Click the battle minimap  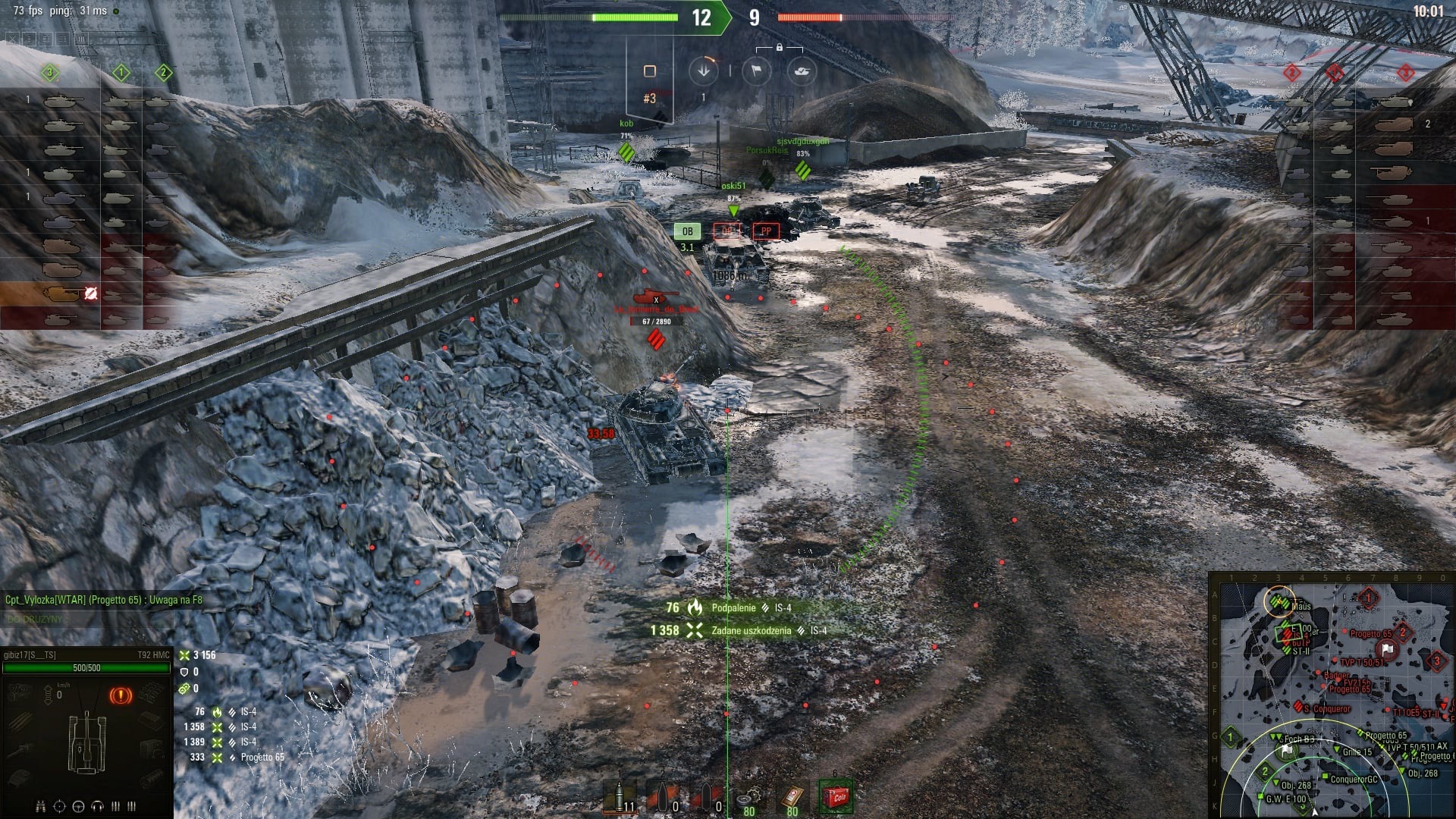click(1331, 695)
